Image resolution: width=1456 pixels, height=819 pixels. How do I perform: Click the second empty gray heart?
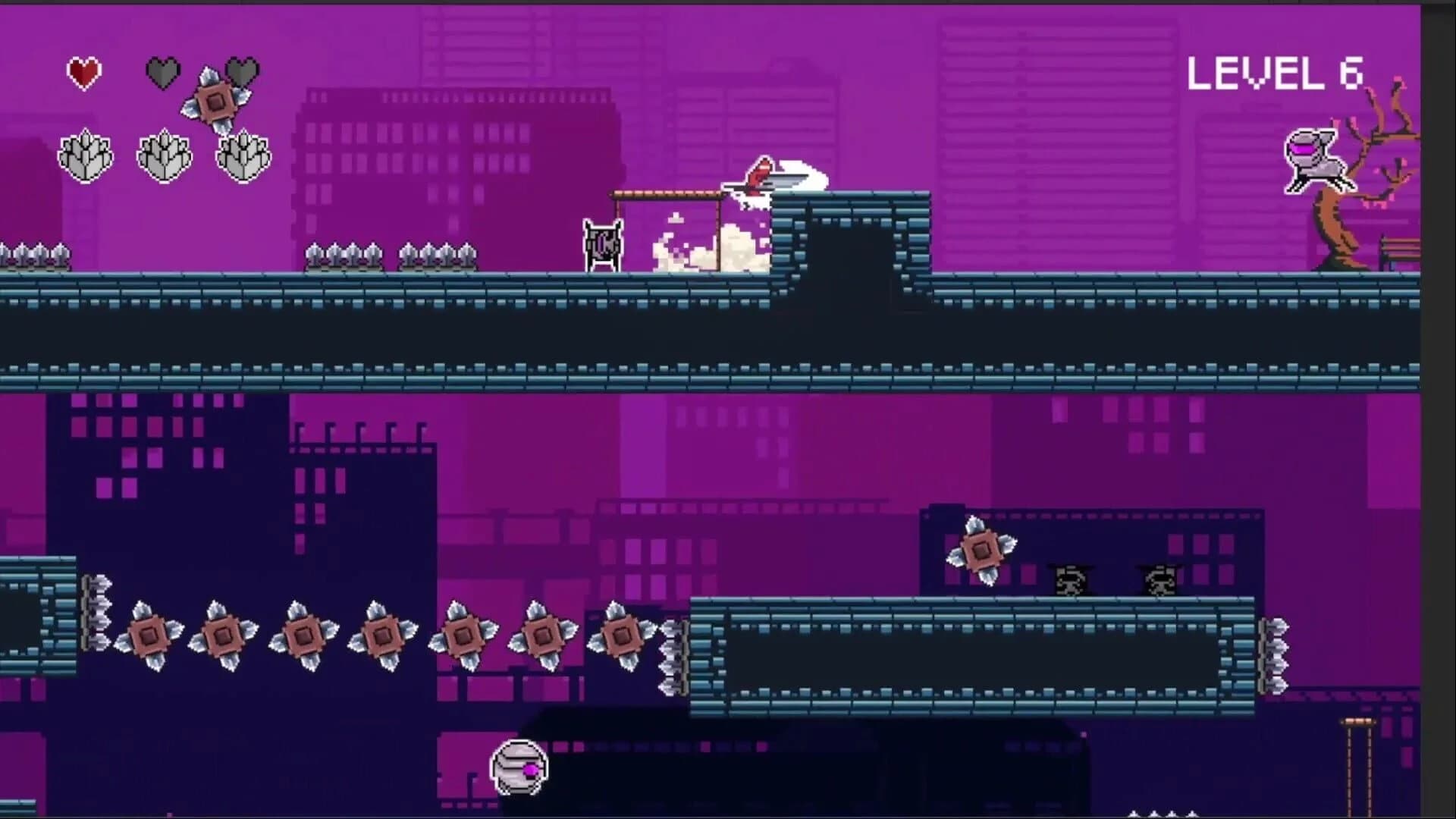(x=241, y=71)
